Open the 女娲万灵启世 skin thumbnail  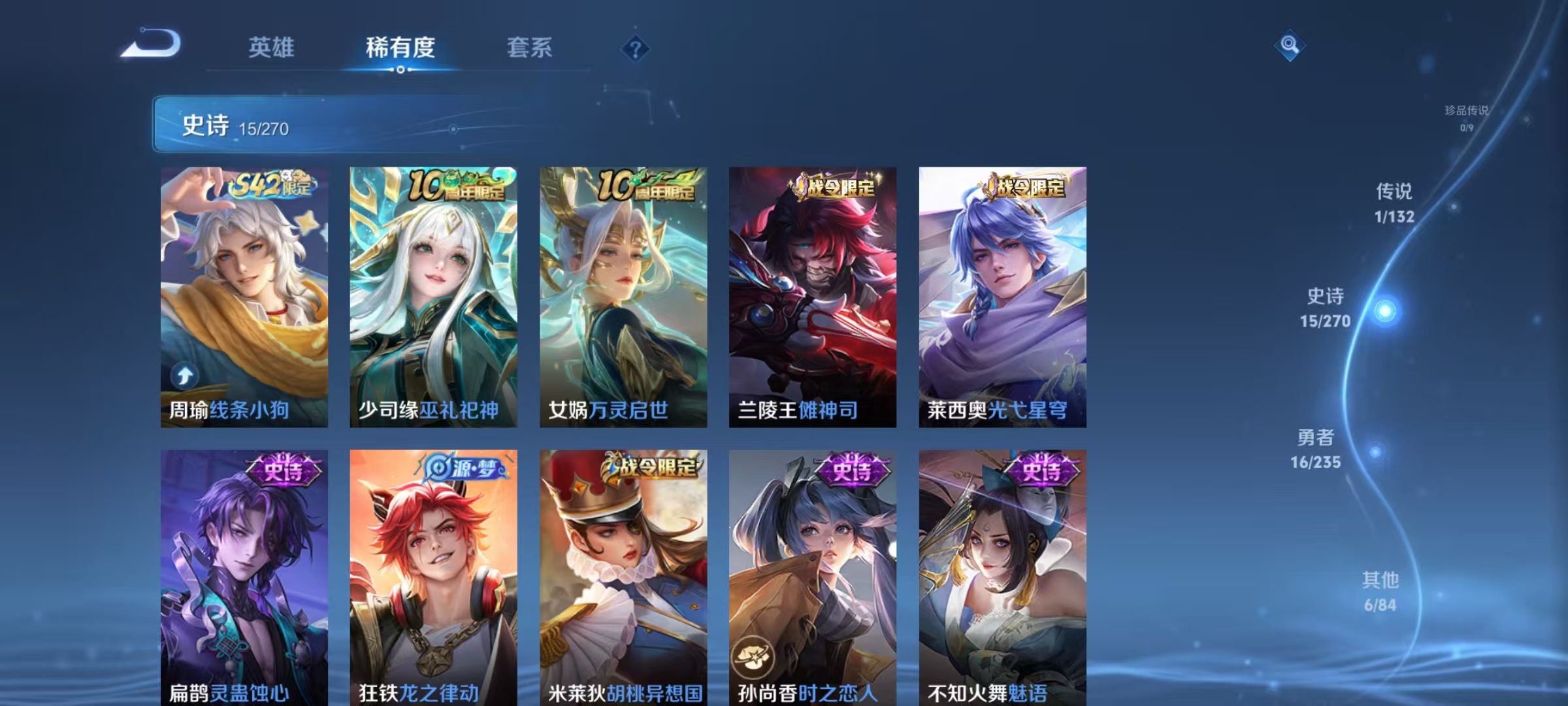click(624, 294)
